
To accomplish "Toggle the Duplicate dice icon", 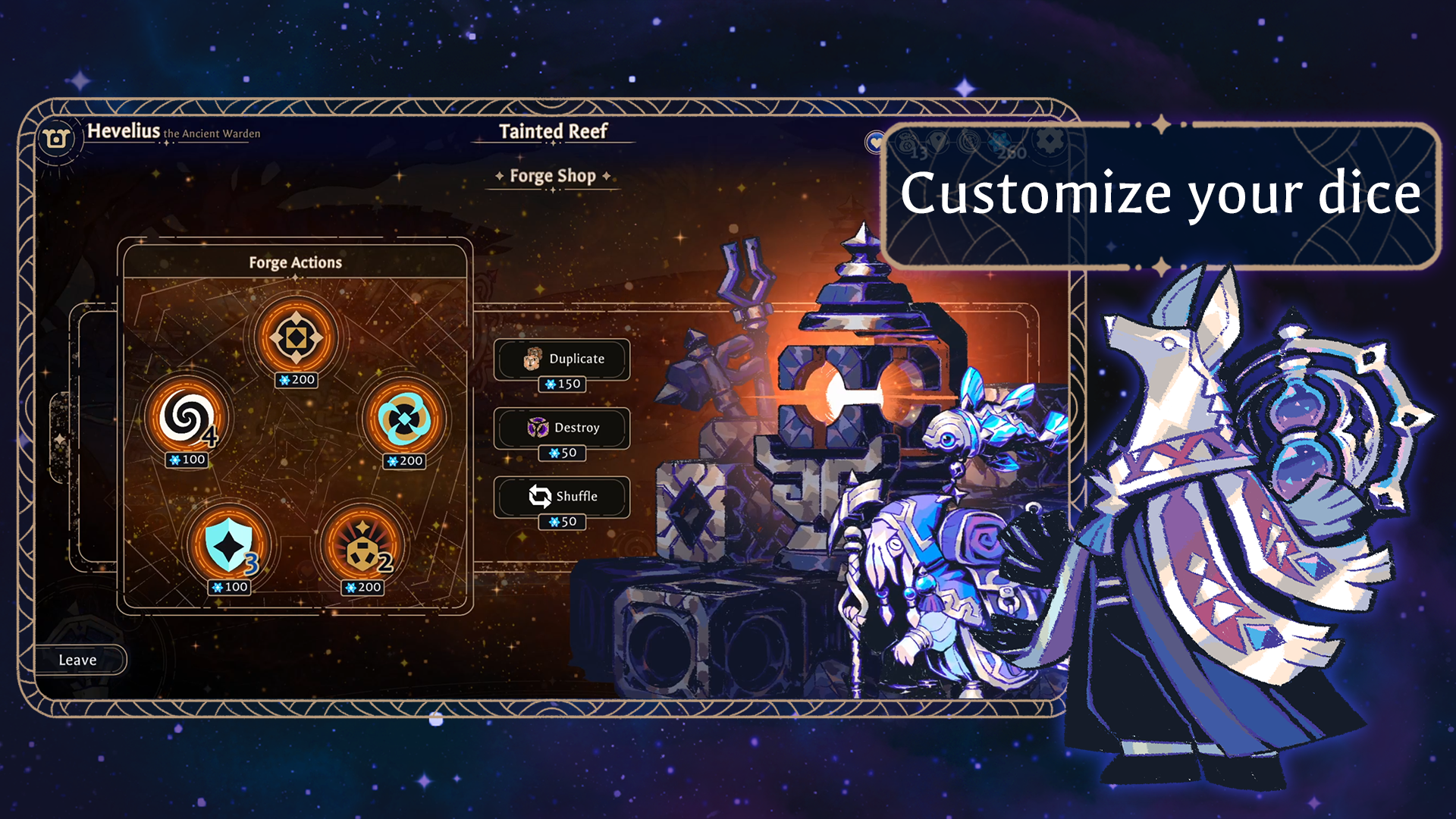I will [534, 359].
